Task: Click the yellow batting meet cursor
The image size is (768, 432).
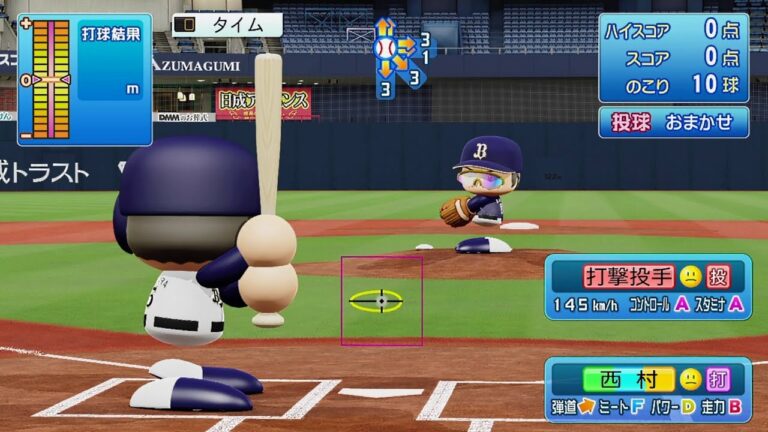Action: [x=381, y=300]
